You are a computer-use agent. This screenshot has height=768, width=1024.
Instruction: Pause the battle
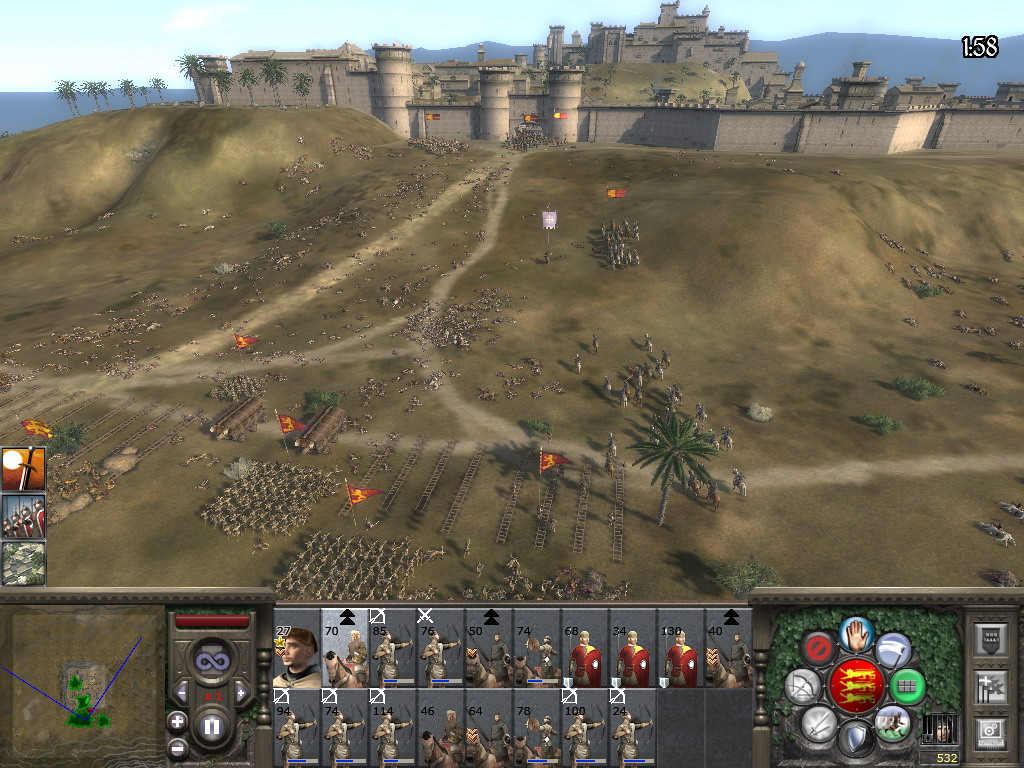pos(211,726)
